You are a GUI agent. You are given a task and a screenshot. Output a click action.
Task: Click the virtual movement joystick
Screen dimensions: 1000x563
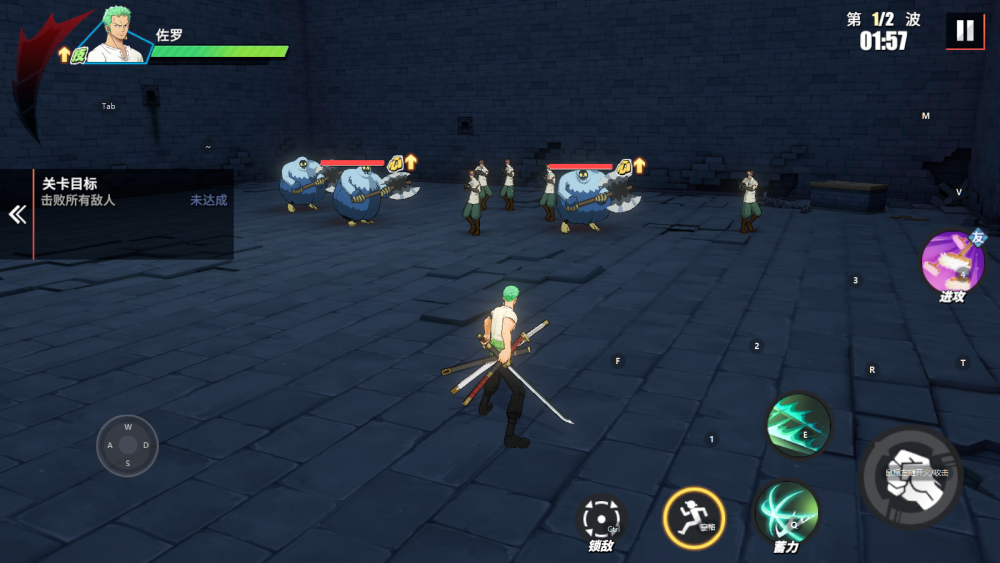pos(128,445)
